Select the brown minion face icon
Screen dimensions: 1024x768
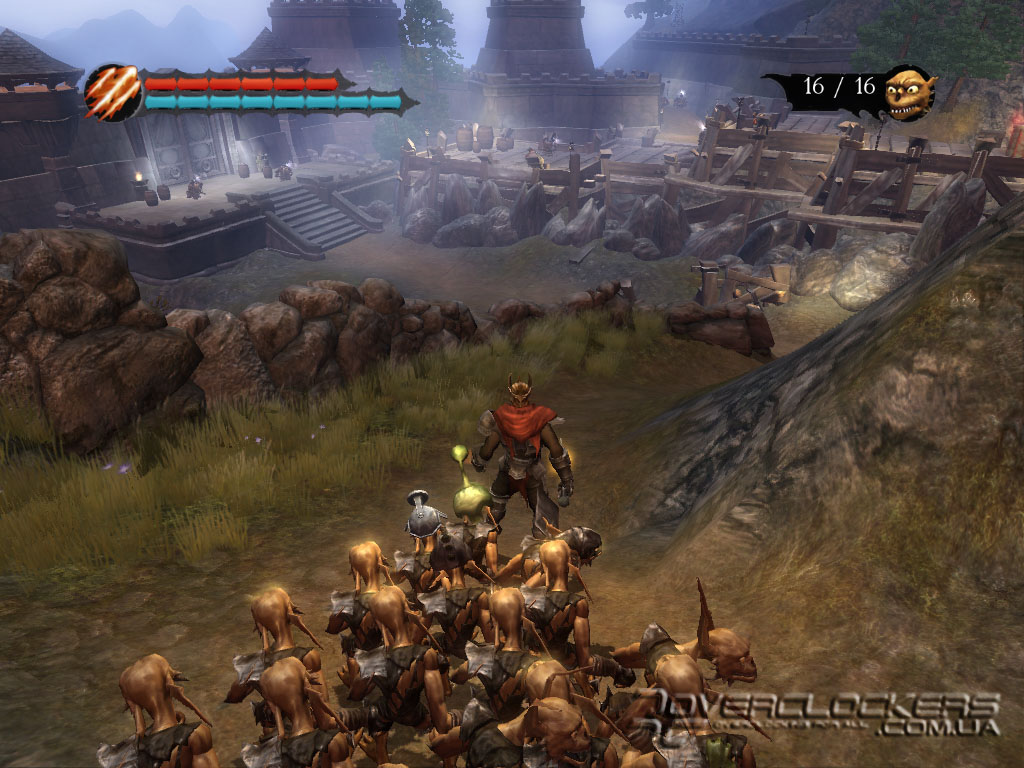coord(910,92)
